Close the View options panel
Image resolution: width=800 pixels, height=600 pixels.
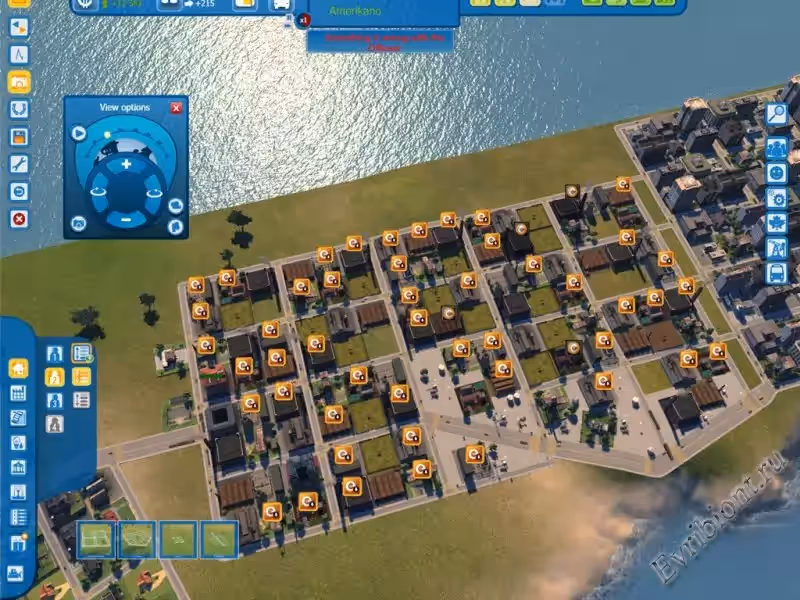pos(177,108)
